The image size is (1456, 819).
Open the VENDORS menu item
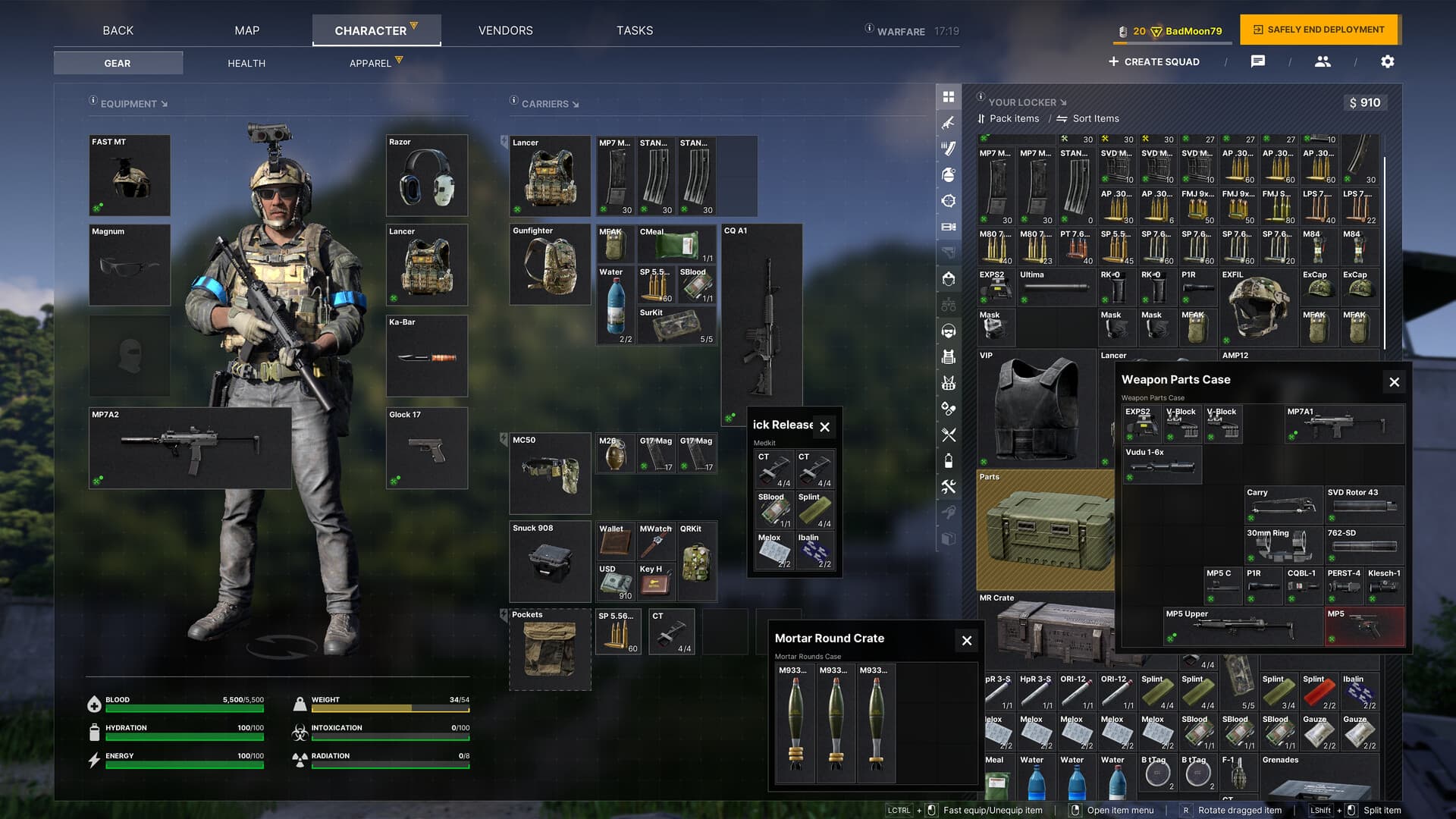point(504,30)
